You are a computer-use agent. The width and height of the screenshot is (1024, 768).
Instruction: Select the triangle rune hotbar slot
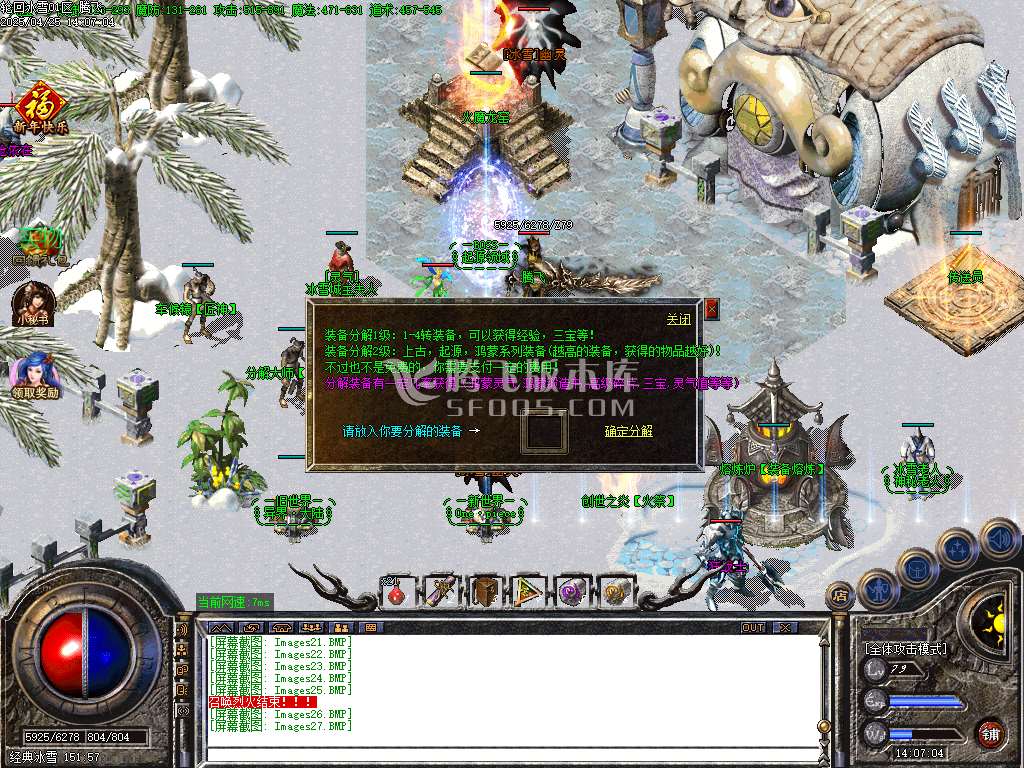click(529, 592)
